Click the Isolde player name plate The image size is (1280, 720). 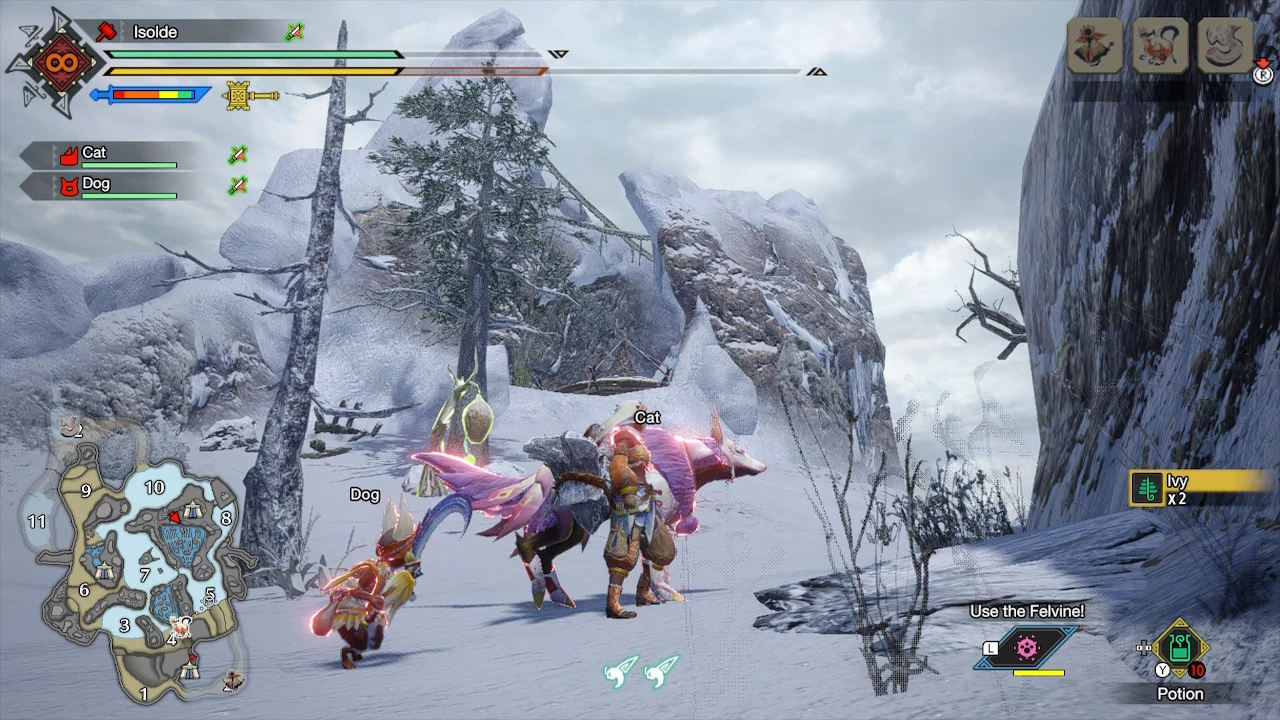click(155, 32)
